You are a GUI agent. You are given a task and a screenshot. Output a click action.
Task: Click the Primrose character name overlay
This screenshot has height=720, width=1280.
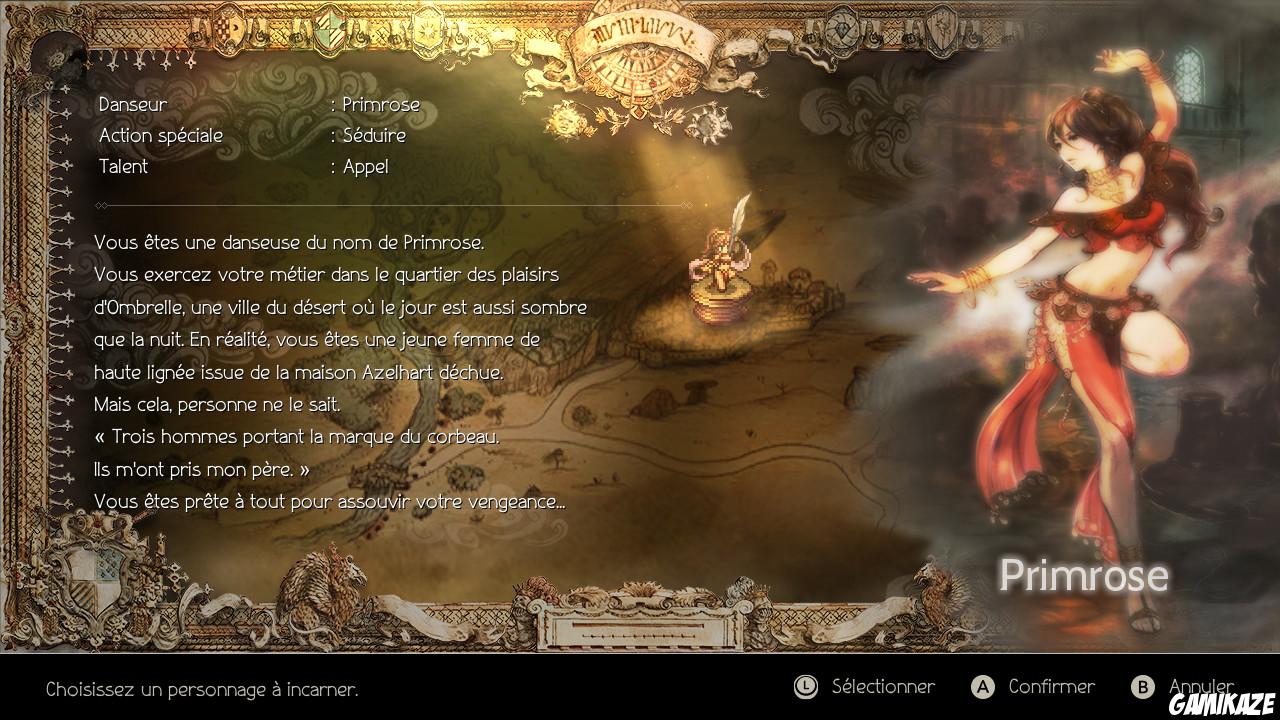coord(1084,575)
